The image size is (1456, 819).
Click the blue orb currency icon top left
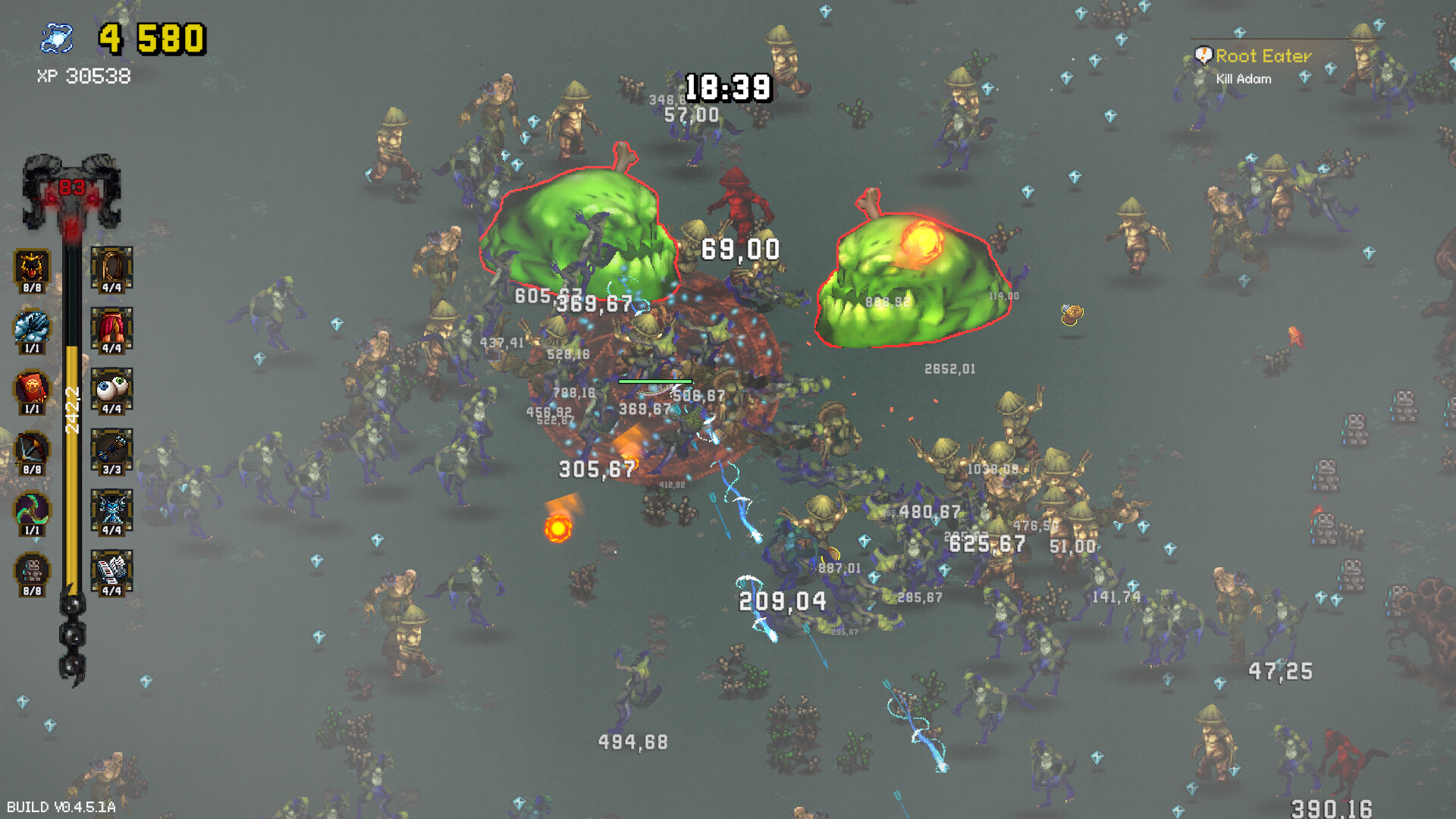click(58, 36)
